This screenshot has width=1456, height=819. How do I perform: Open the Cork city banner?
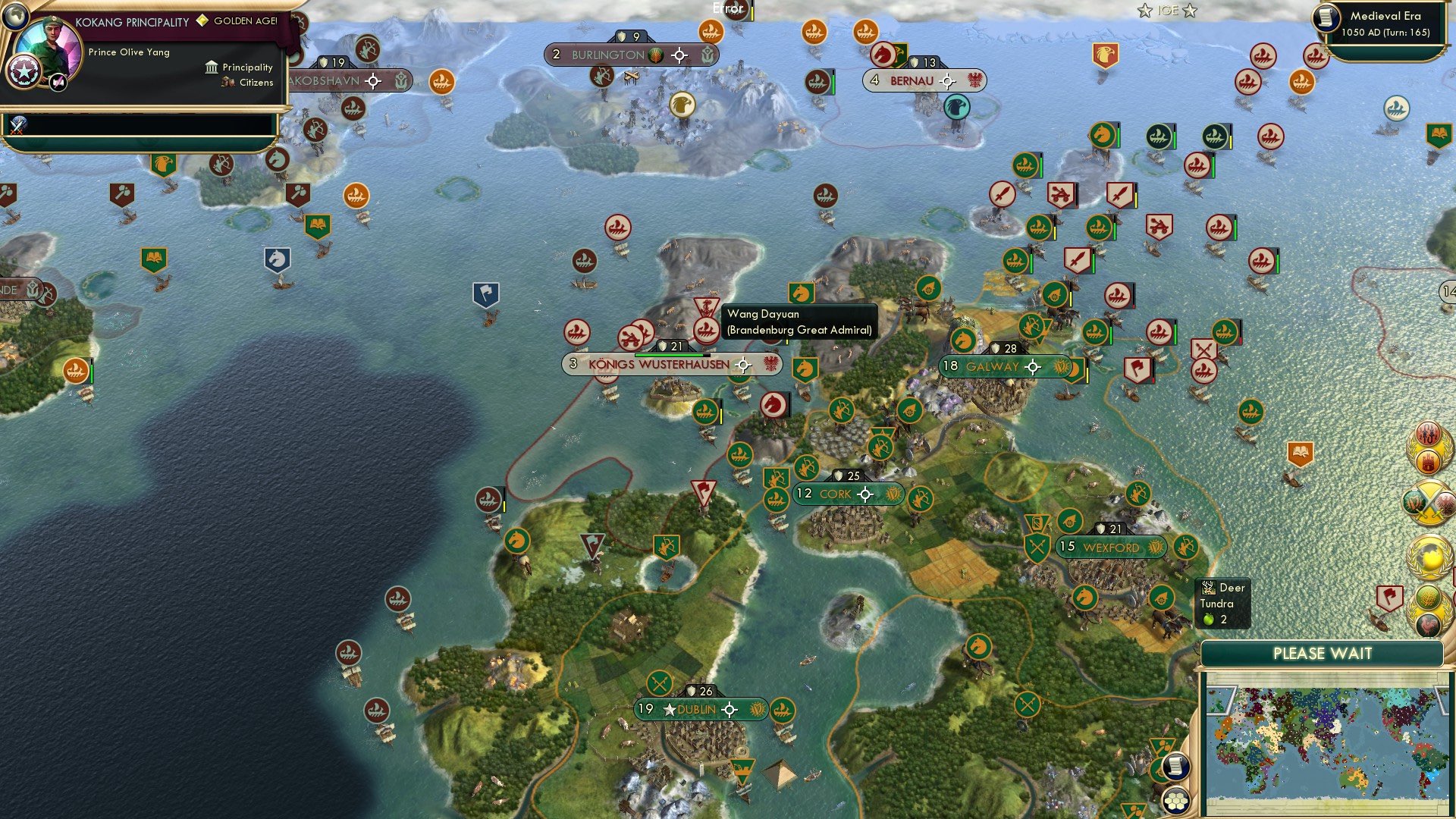click(834, 494)
